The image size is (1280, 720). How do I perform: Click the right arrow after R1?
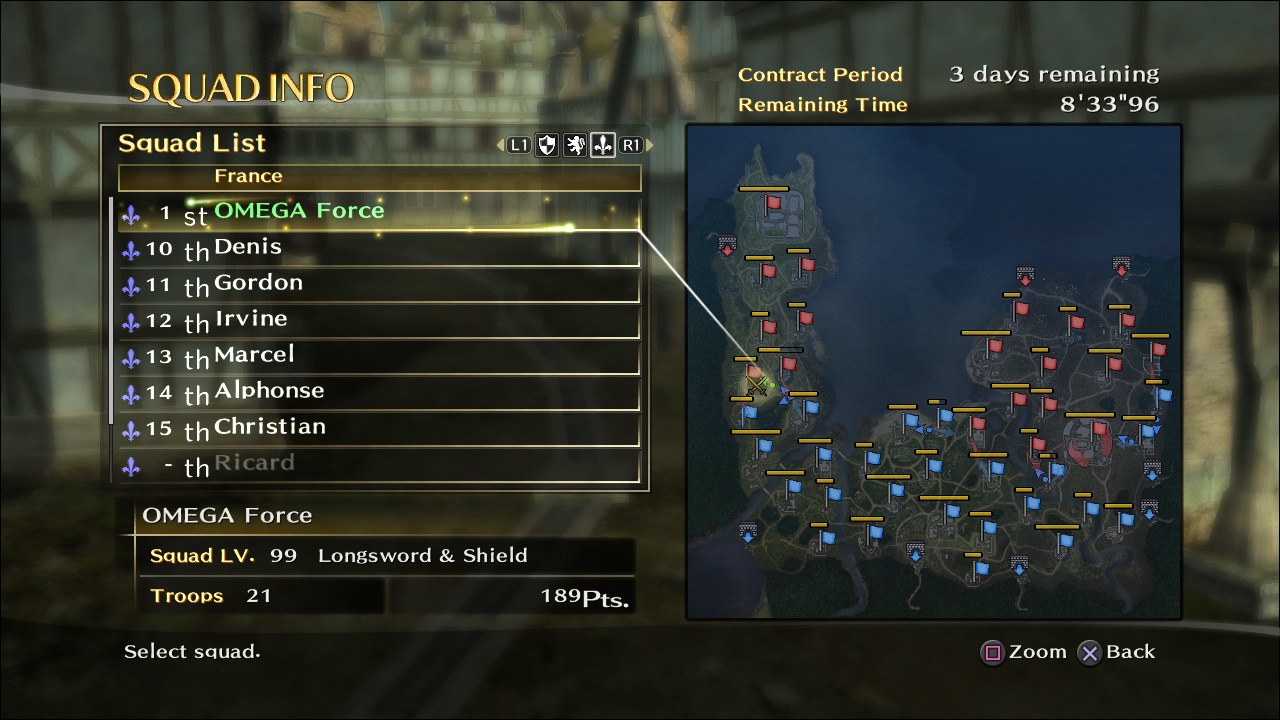click(x=650, y=145)
